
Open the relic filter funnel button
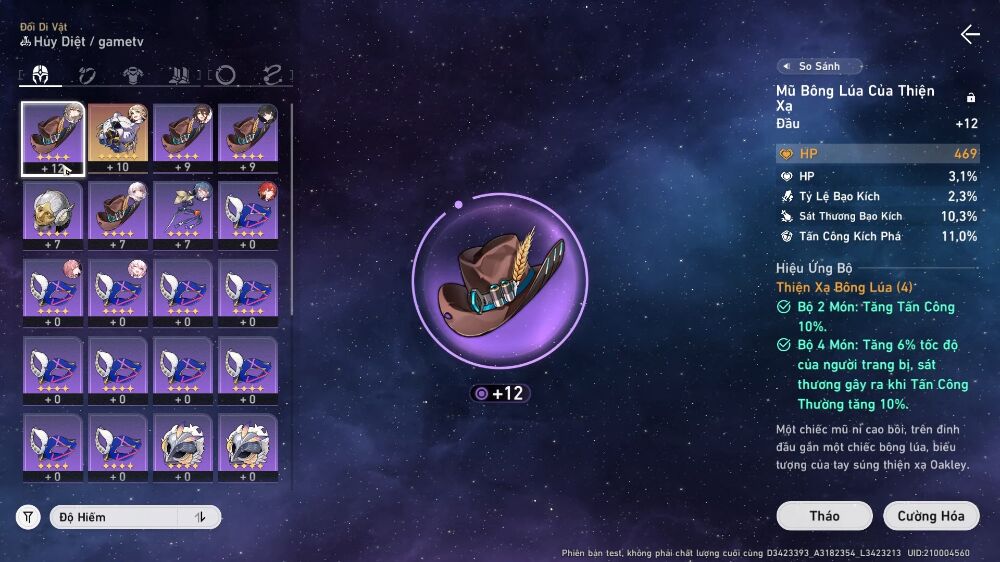point(28,517)
